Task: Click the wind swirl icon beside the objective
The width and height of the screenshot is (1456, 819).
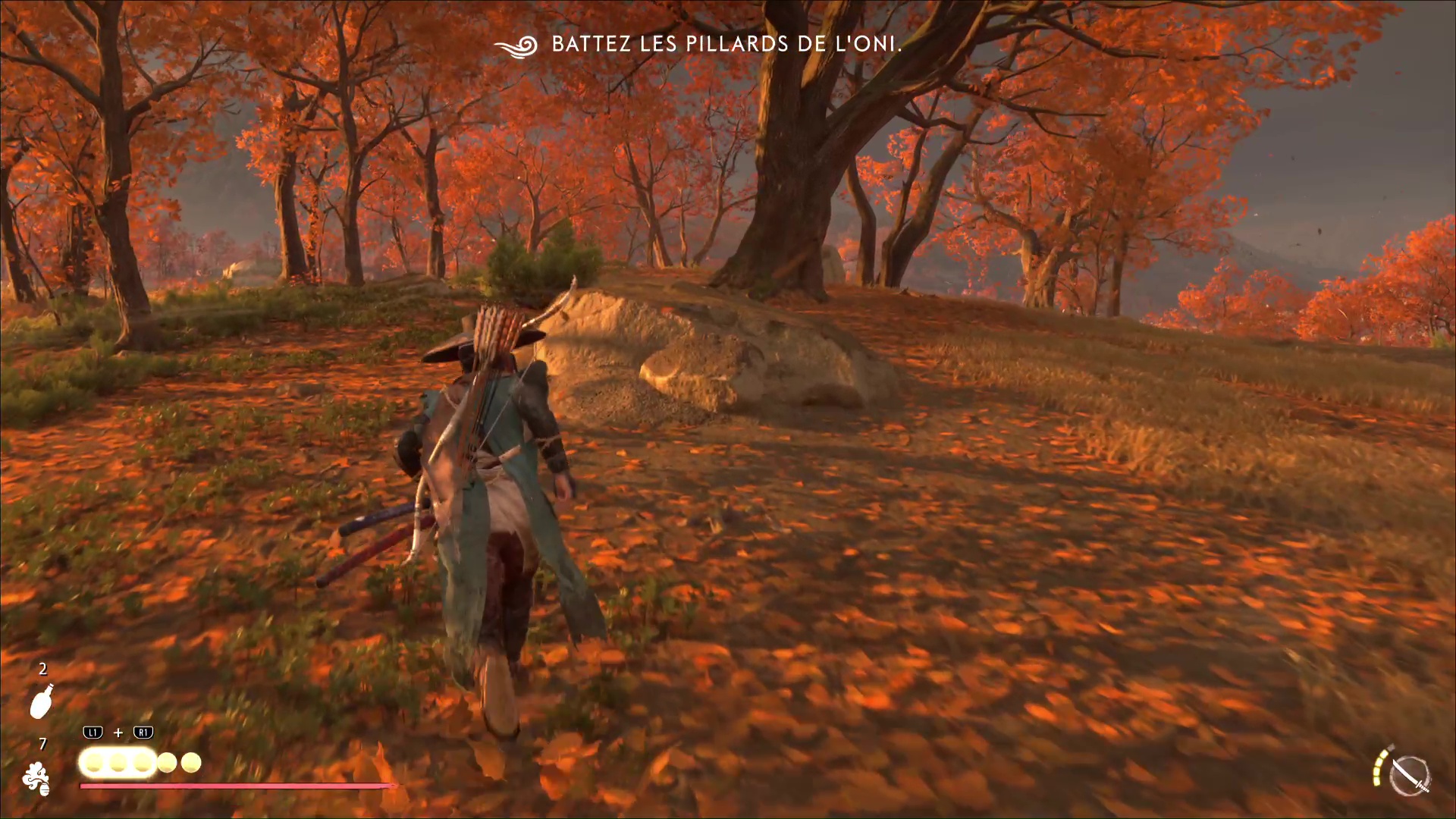Action: click(x=516, y=45)
